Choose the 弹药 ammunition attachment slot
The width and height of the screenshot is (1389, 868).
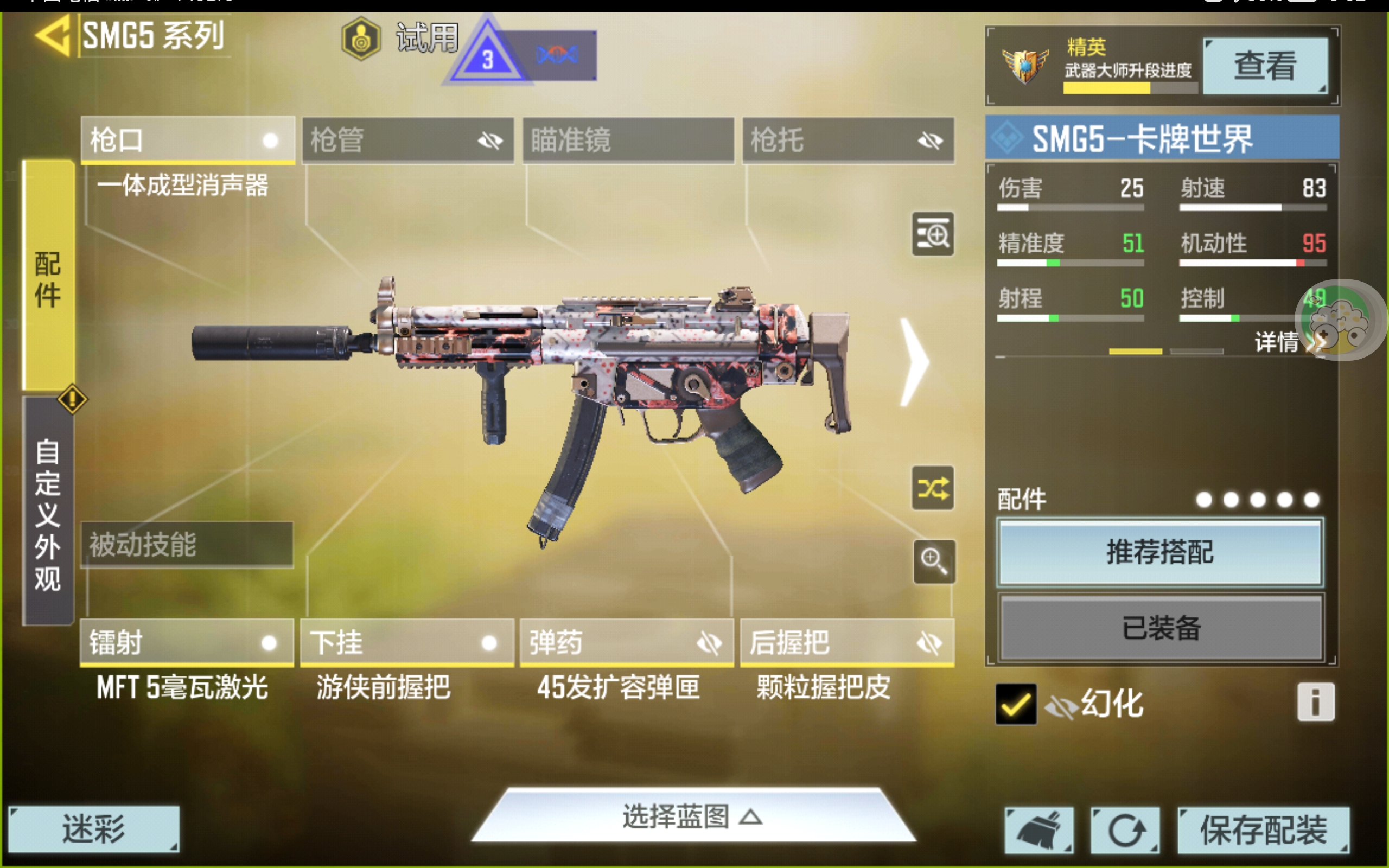coord(627,642)
